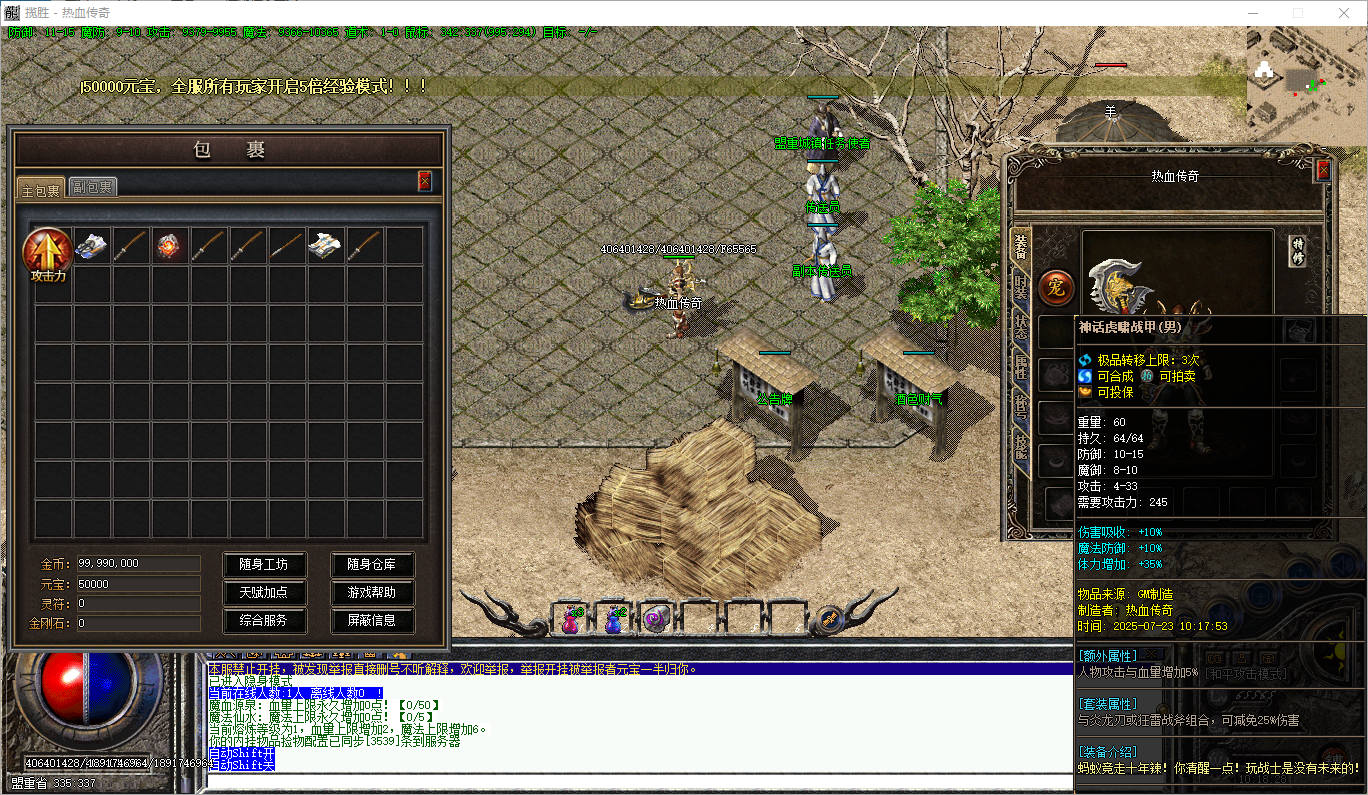The width and height of the screenshot is (1368, 795).
Task: Close the game window
Action: click(x=1343, y=13)
